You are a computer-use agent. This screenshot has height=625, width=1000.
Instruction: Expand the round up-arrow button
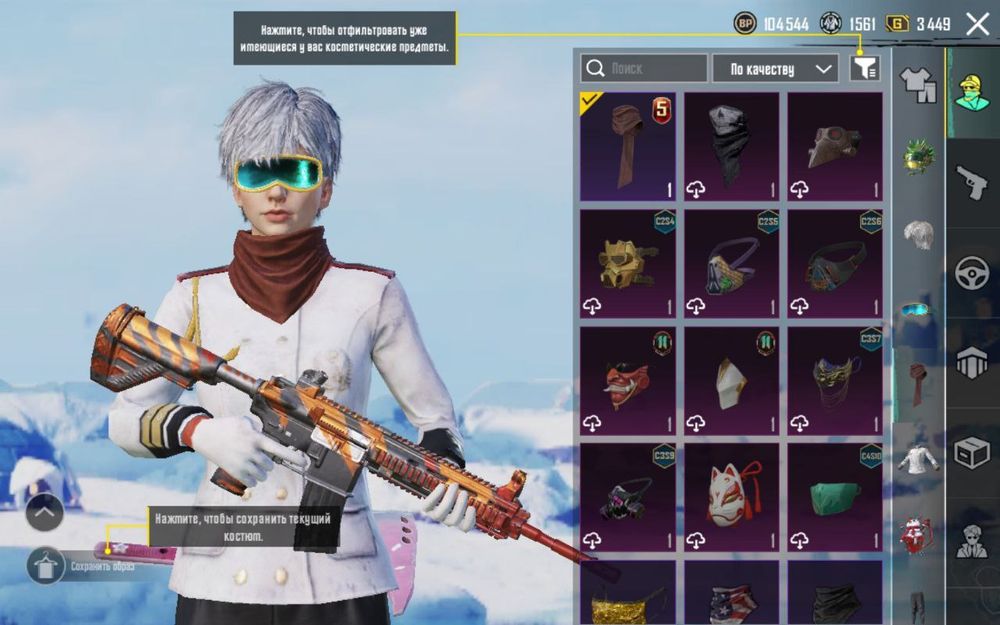click(45, 514)
